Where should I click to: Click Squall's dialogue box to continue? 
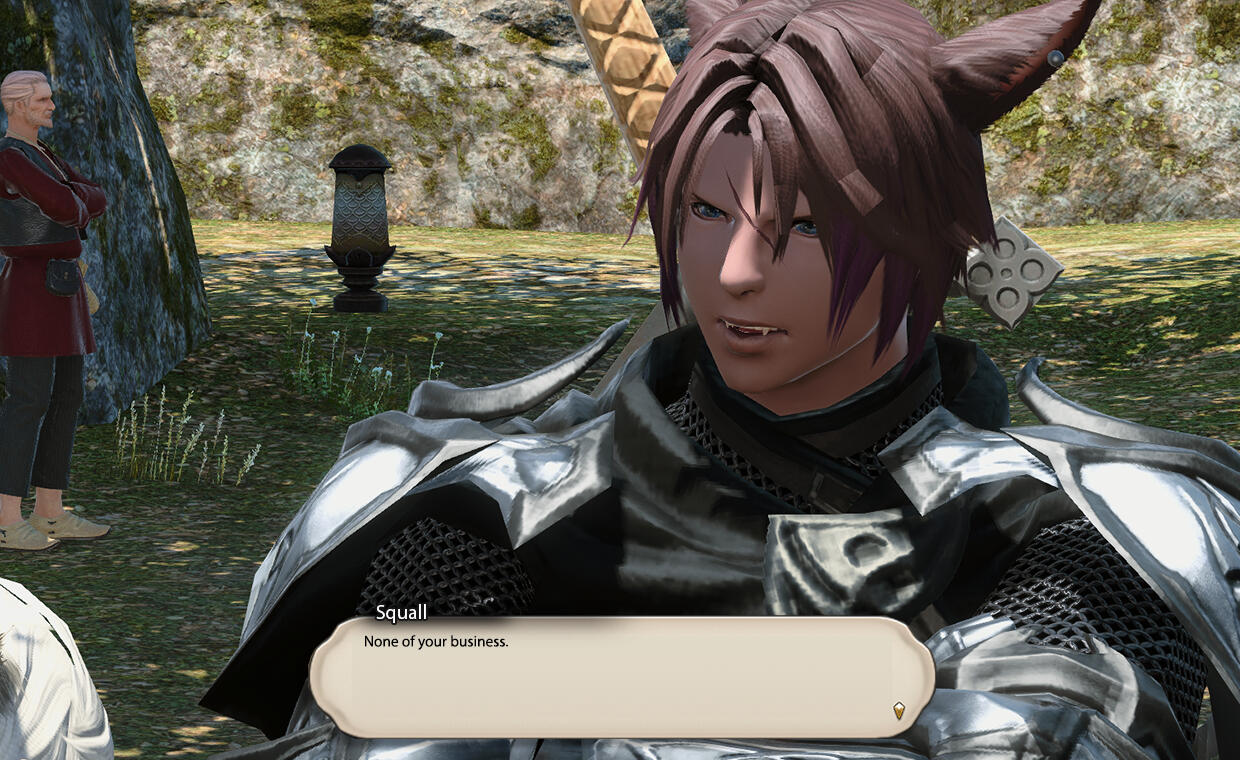620,677
